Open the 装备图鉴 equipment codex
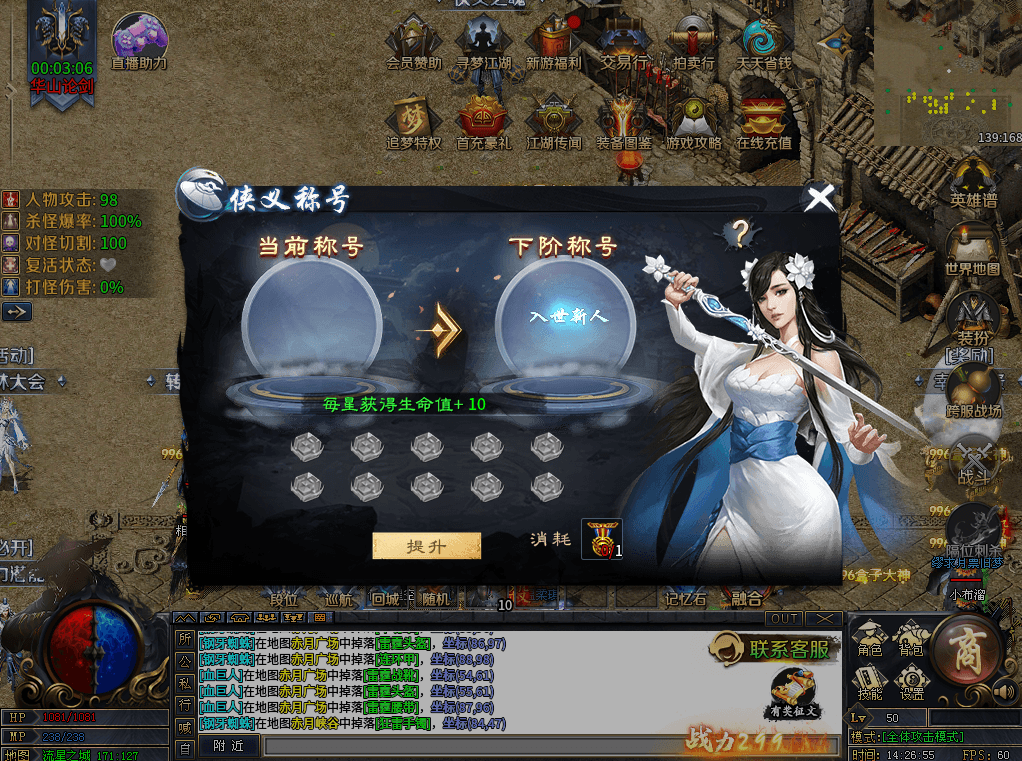The width and height of the screenshot is (1022, 761). (623, 122)
